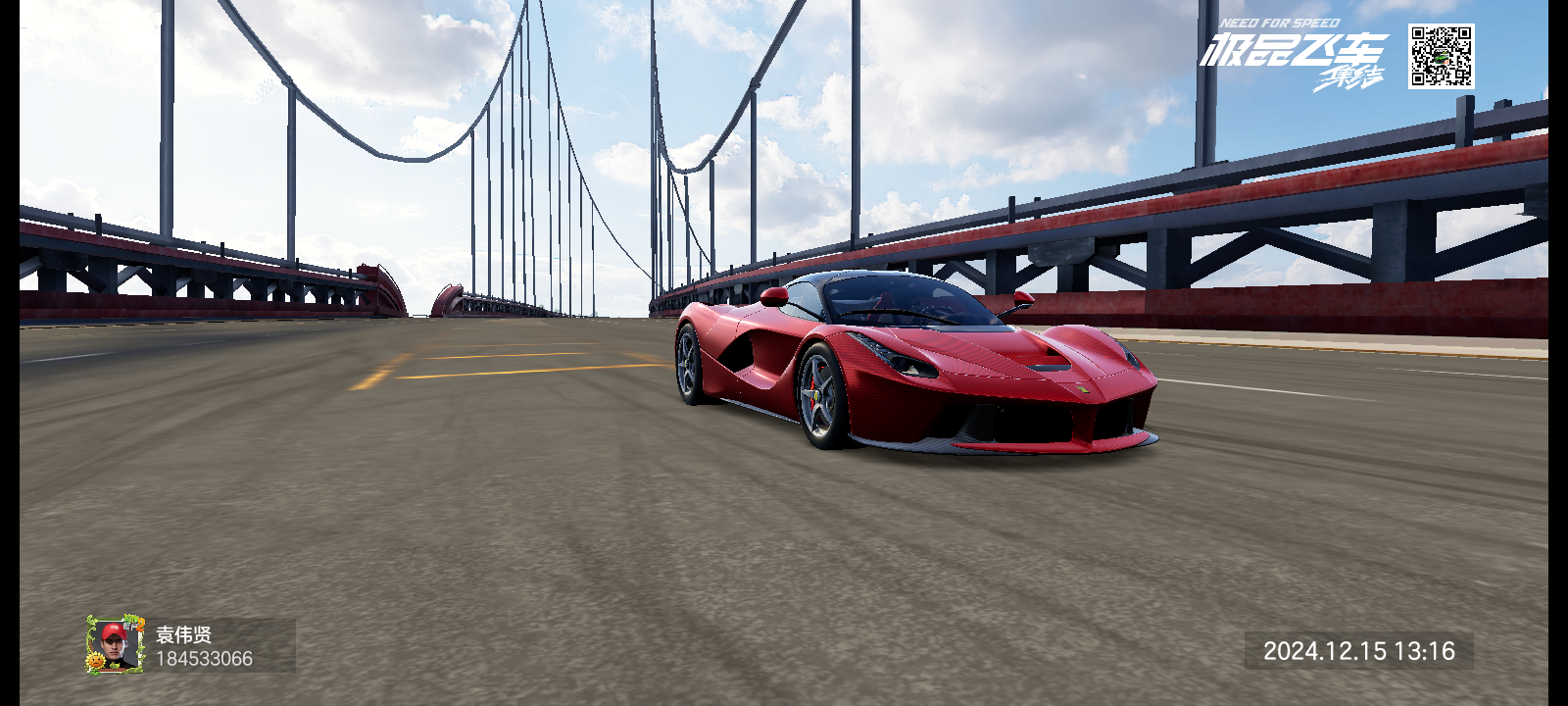Click player 袁伟贤's avatar portrait

pyautogui.click(x=116, y=644)
